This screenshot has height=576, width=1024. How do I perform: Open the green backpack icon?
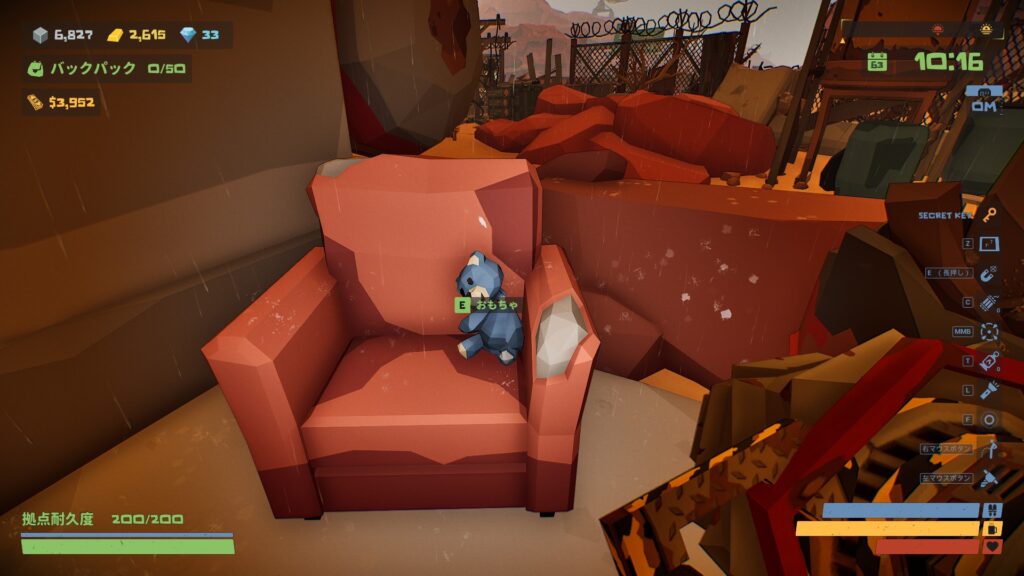coord(36,69)
